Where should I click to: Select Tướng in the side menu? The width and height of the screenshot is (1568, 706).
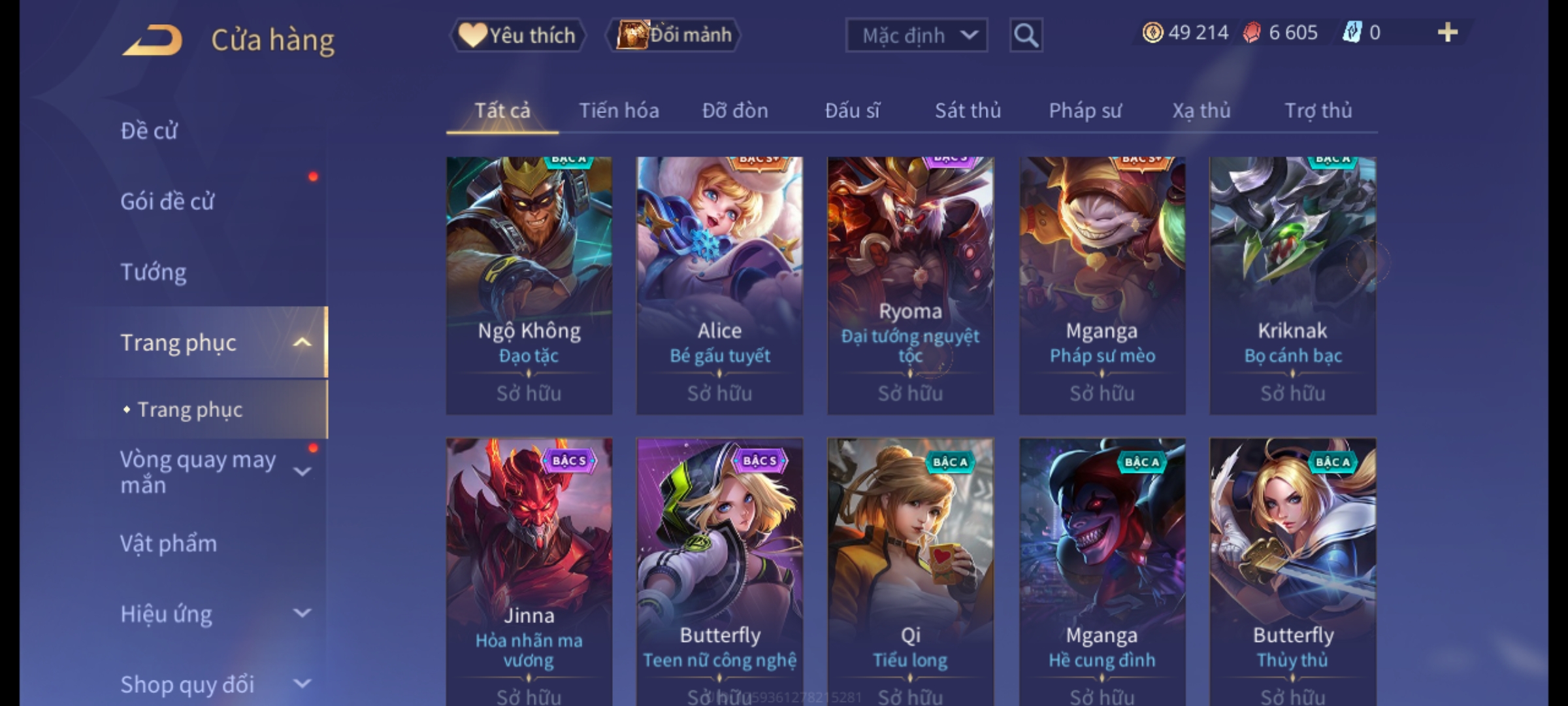[154, 272]
